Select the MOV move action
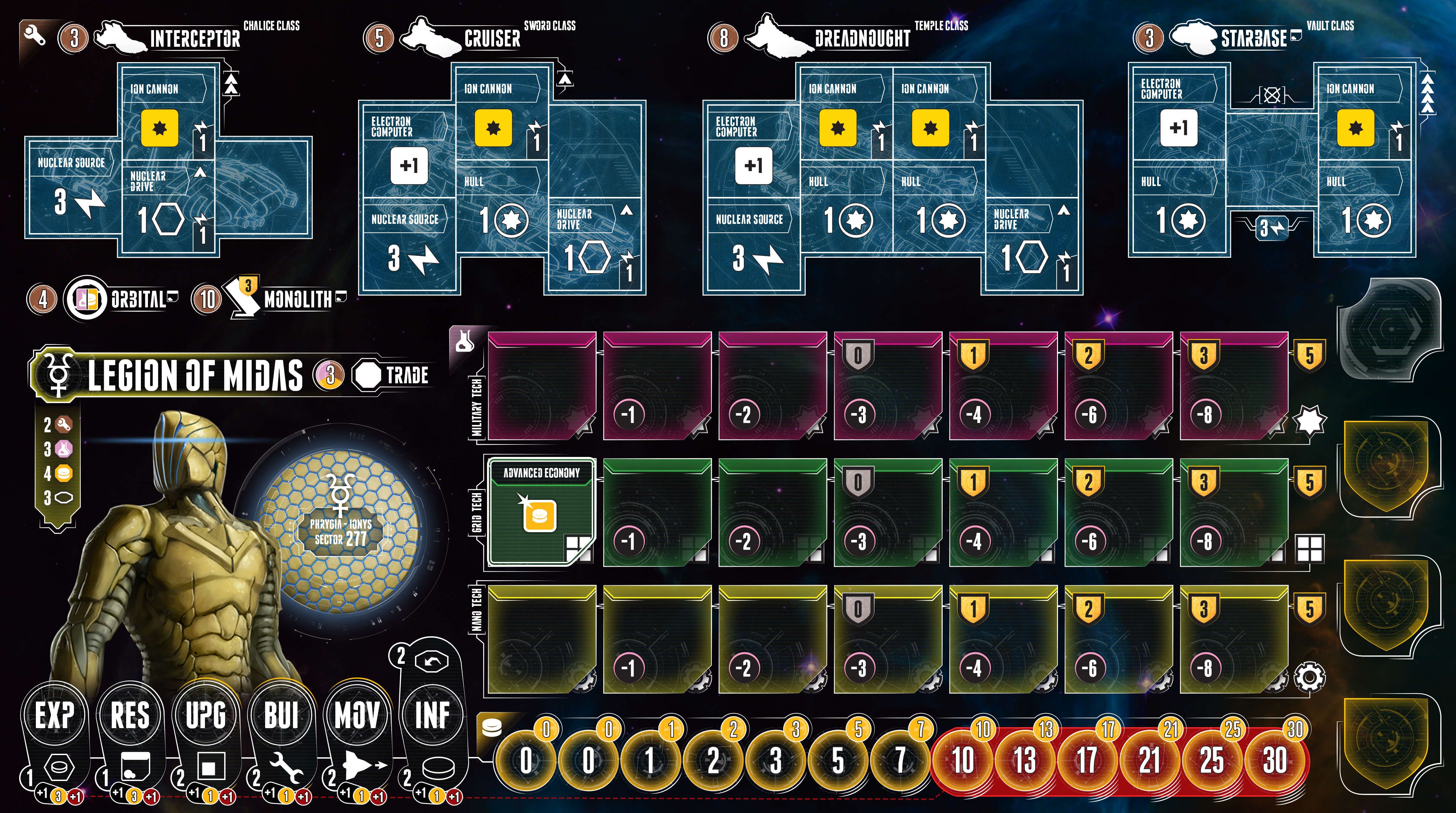 (357, 715)
